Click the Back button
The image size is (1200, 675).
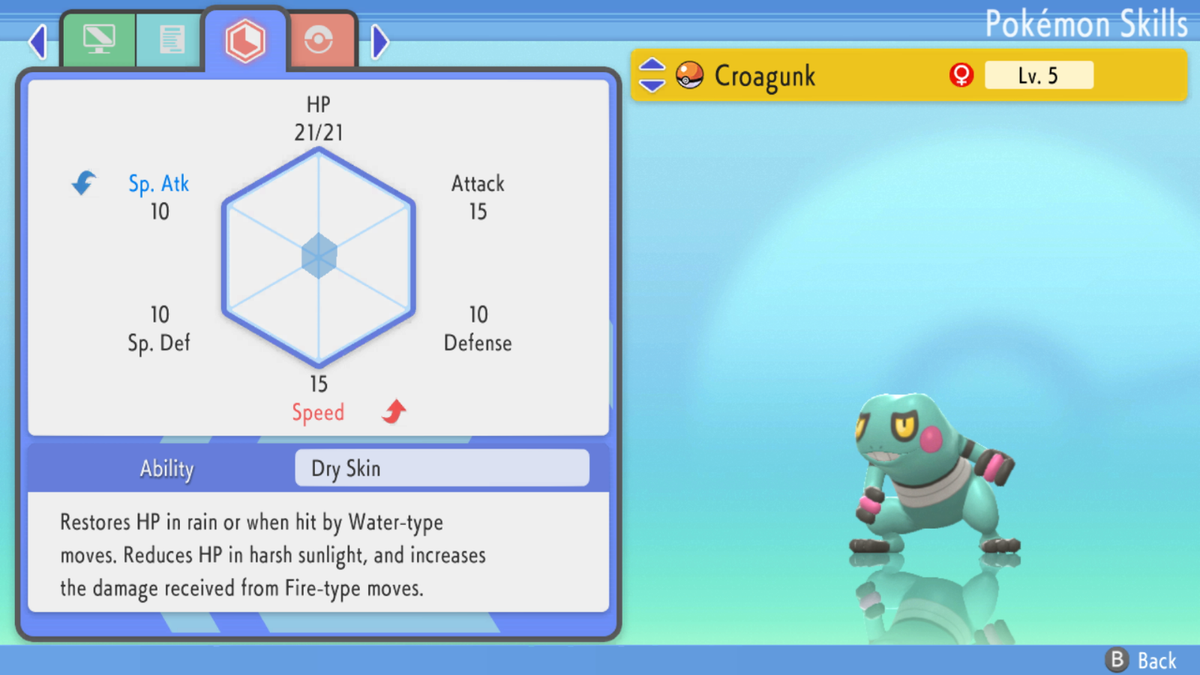pos(1141,660)
